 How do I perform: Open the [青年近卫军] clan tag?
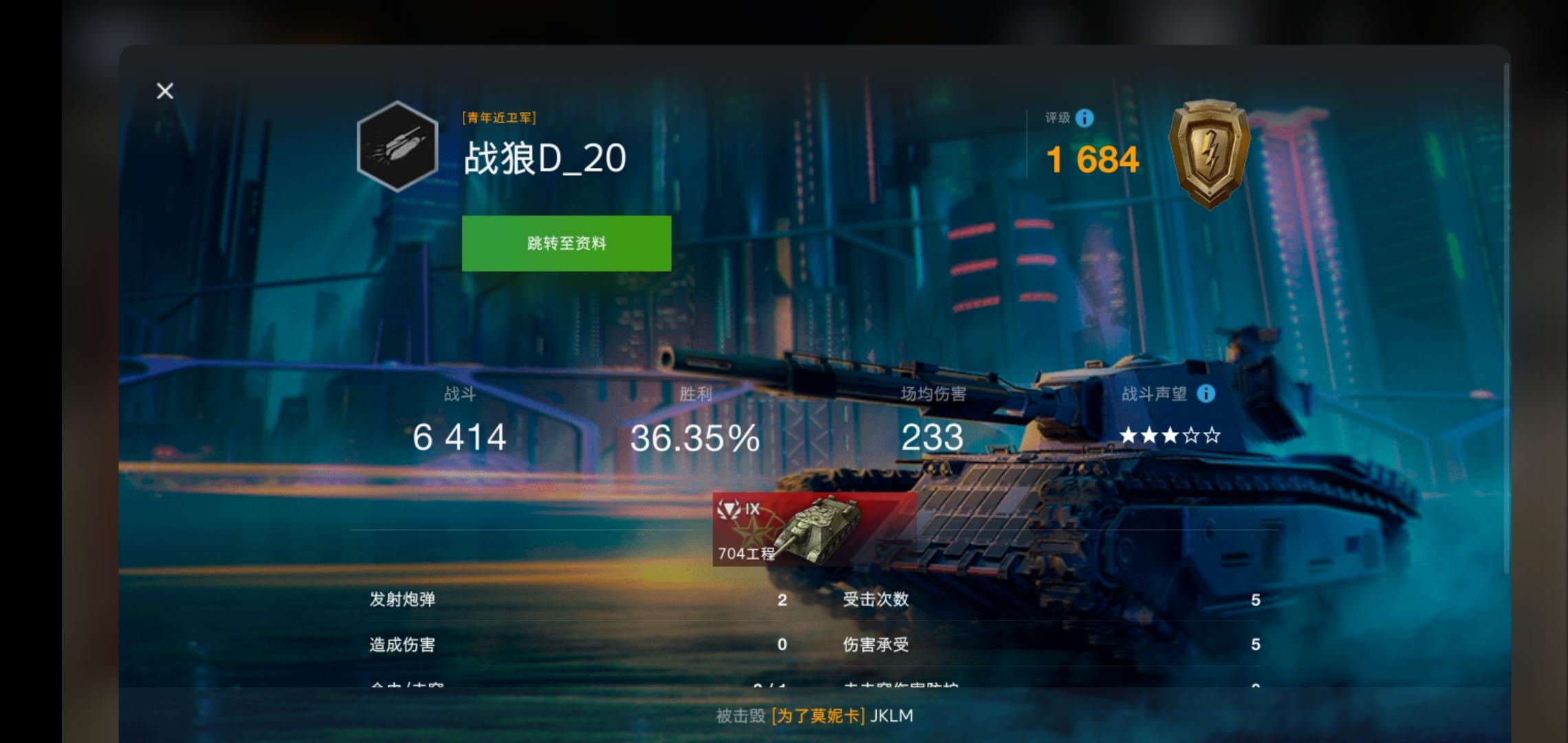(x=501, y=118)
